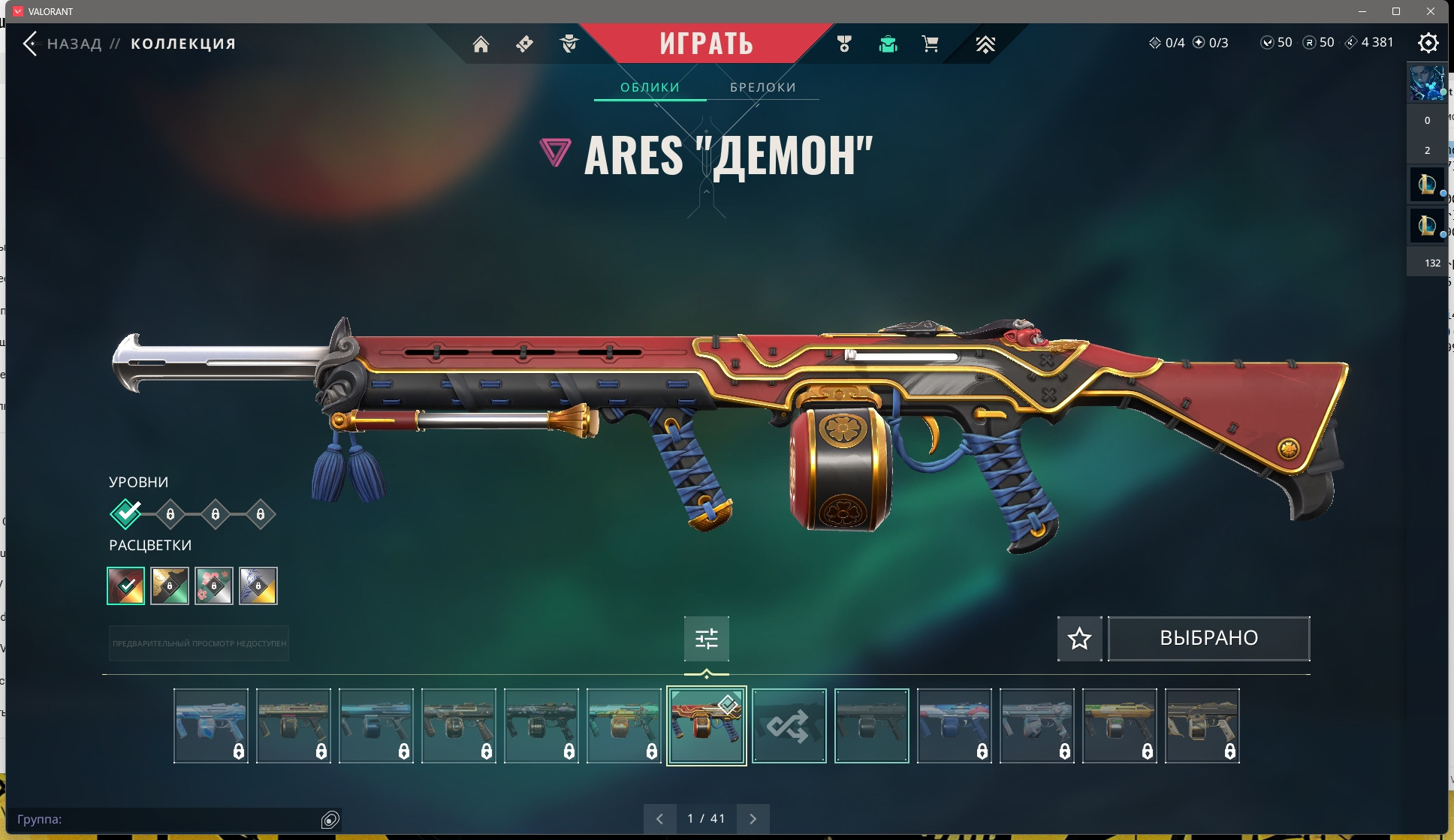Go to the next collection page
The image size is (1454, 840).
pyautogui.click(x=753, y=819)
